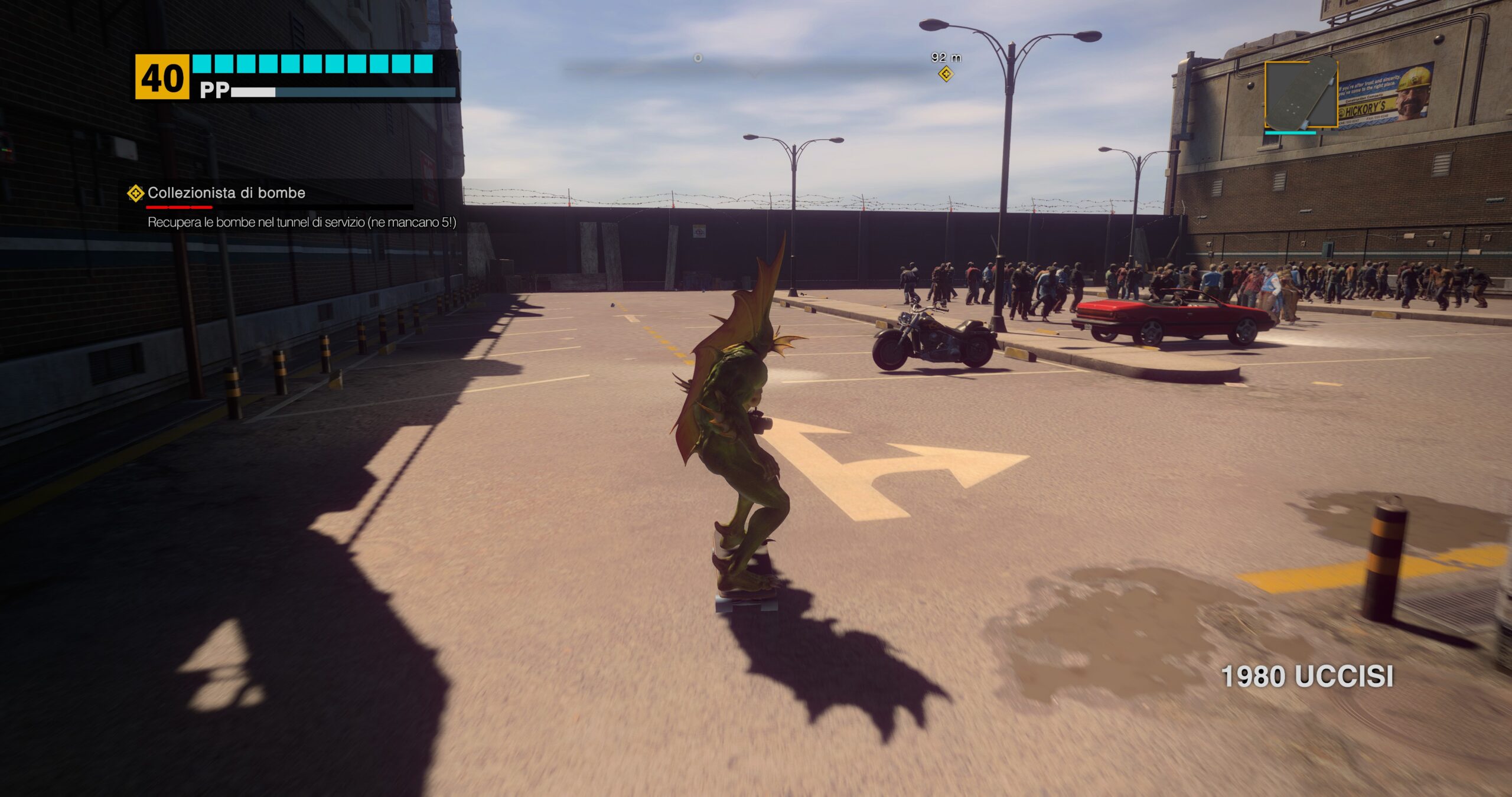The width and height of the screenshot is (1512, 797).
Task: Click the white PP progress bar
Action: [x=254, y=92]
